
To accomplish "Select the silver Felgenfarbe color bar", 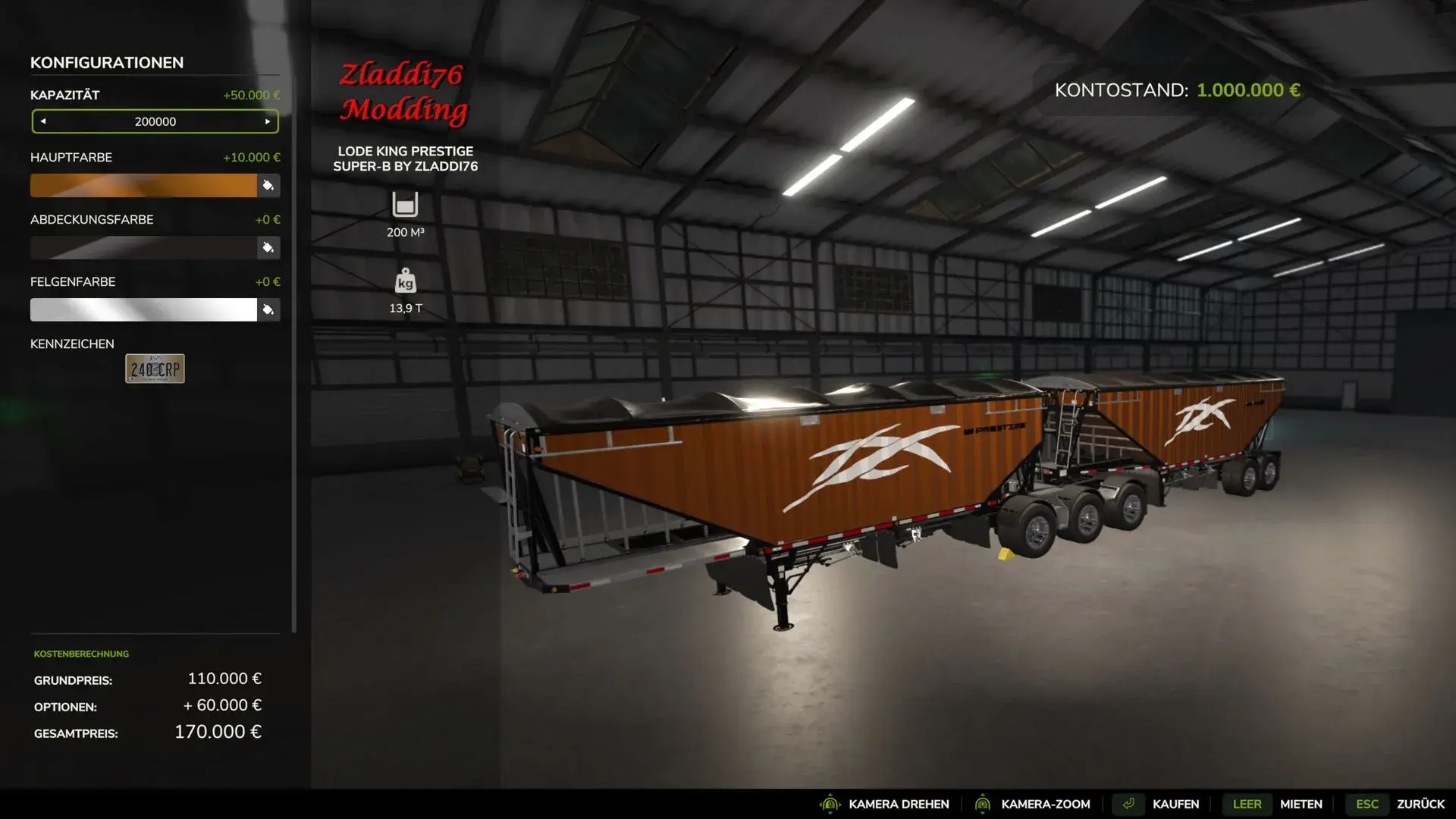I will [x=144, y=309].
